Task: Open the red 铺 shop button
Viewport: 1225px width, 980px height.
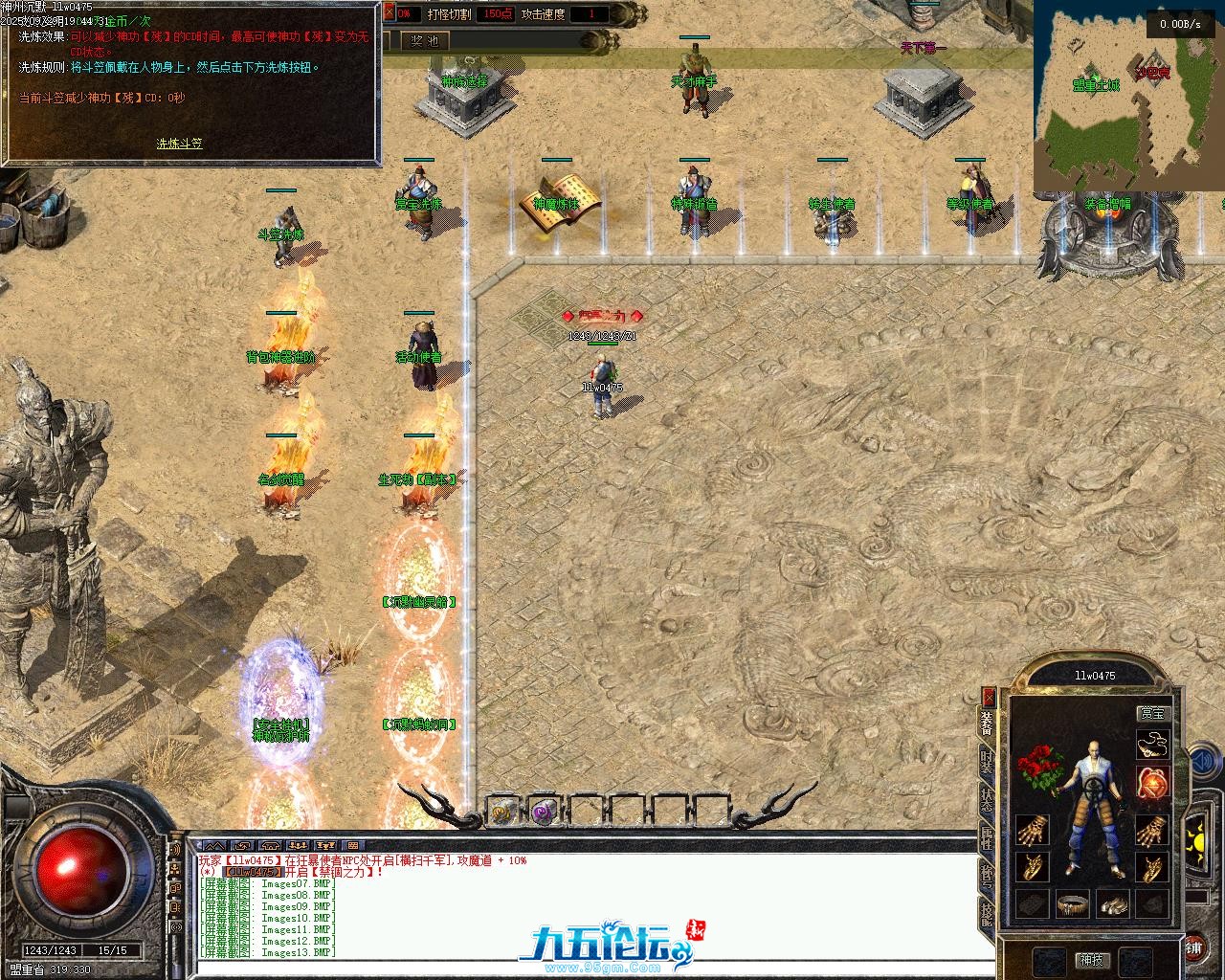Action: pos(1194,947)
